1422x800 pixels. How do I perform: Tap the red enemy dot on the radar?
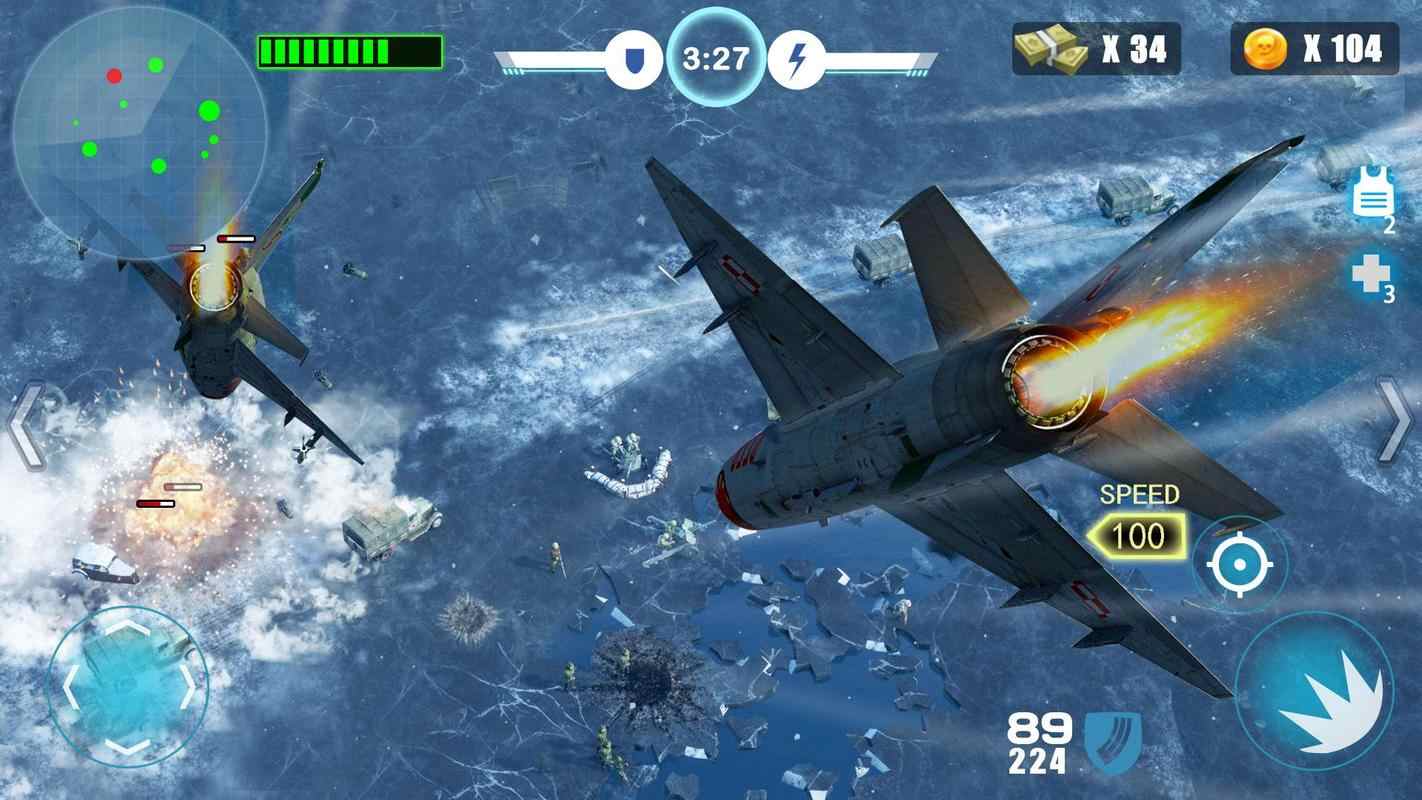click(x=113, y=74)
